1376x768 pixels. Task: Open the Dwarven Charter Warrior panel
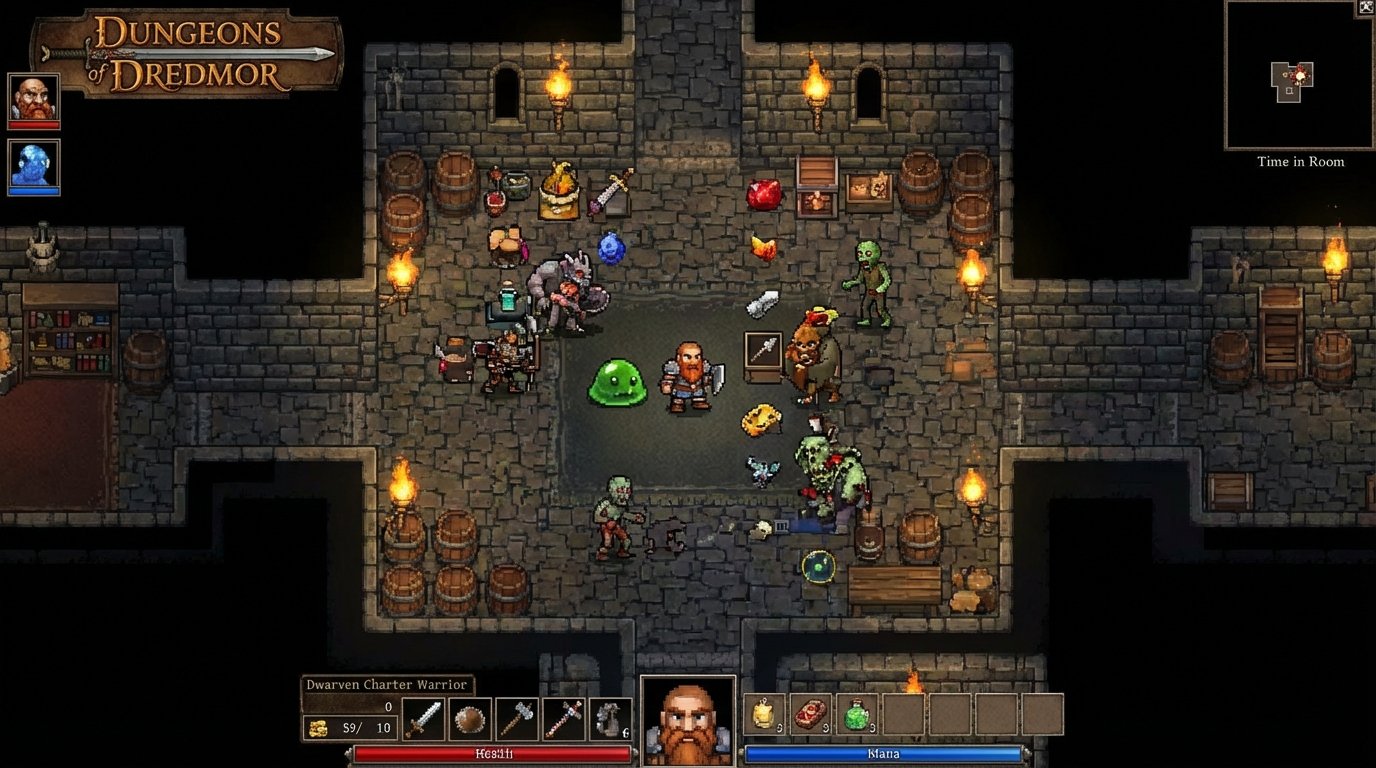[x=386, y=685]
